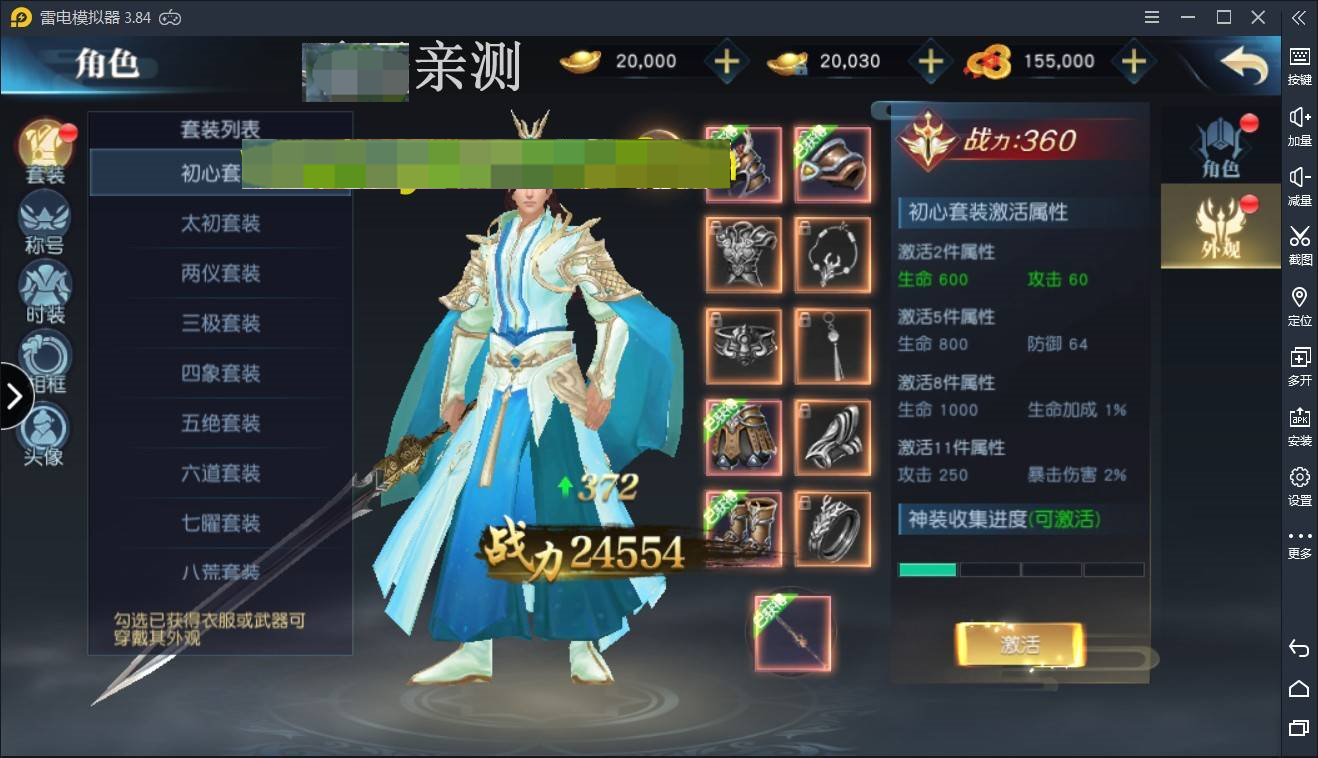Image resolution: width=1318 pixels, height=758 pixels.
Task: Click the 安装 APK install icon
Action: (1299, 425)
